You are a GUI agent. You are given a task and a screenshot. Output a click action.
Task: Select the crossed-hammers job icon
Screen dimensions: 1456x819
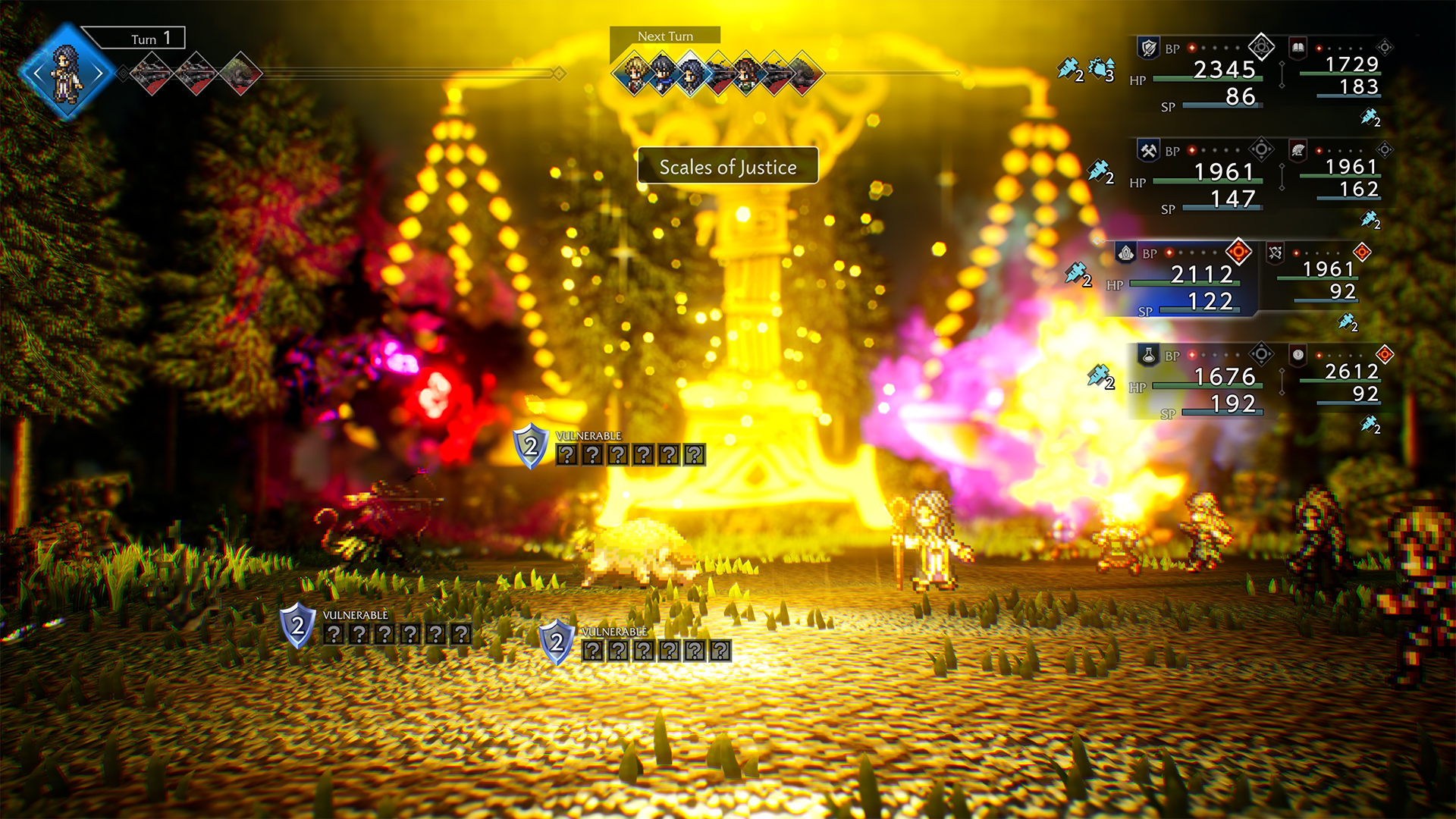(1147, 150)
